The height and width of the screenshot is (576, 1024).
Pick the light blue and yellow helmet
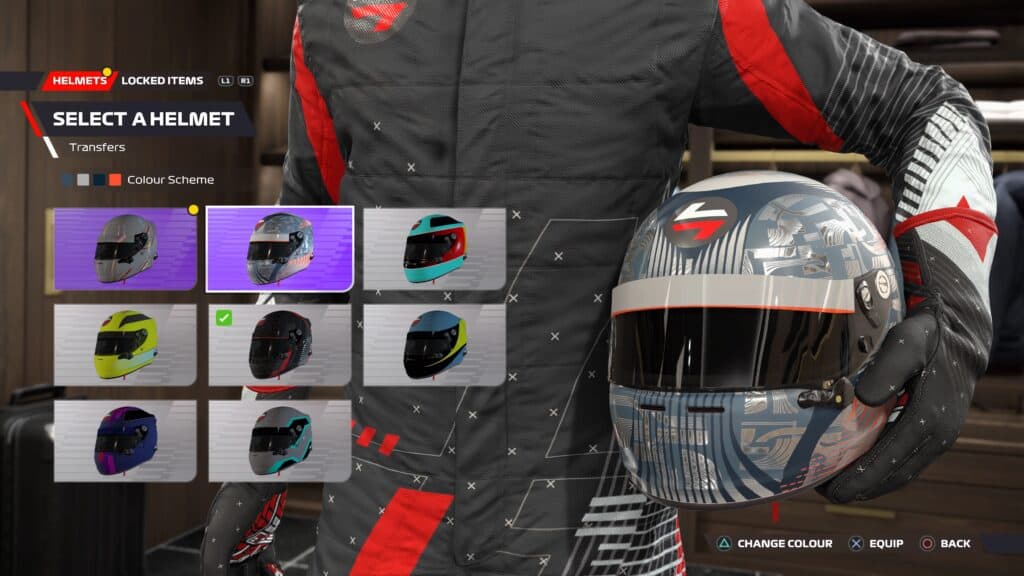click(434, 345)
